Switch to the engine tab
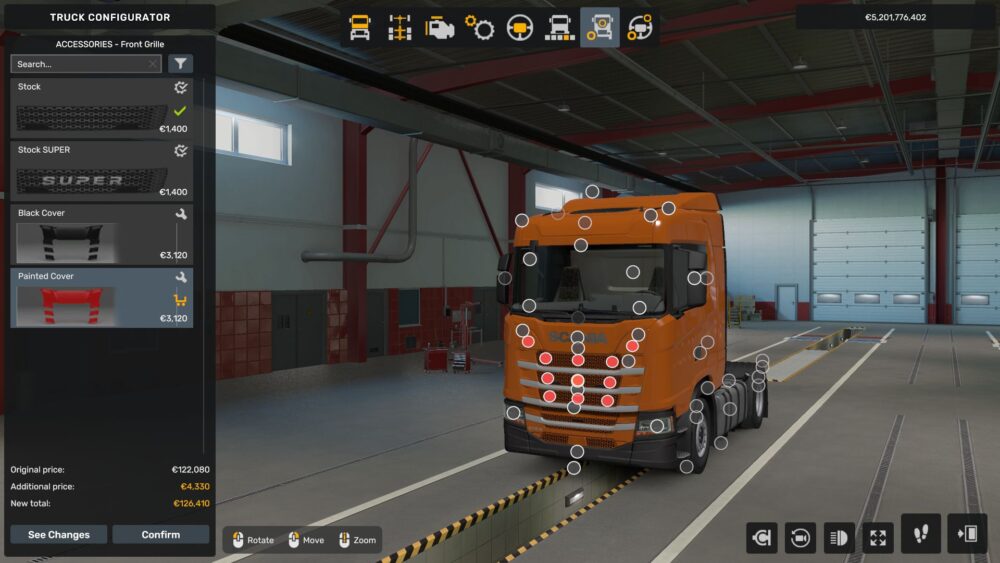 click(440, 28)
